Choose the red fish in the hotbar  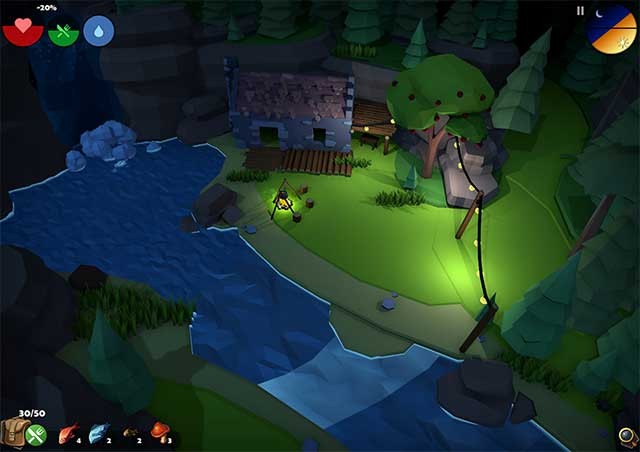click(x=68, y=434)
